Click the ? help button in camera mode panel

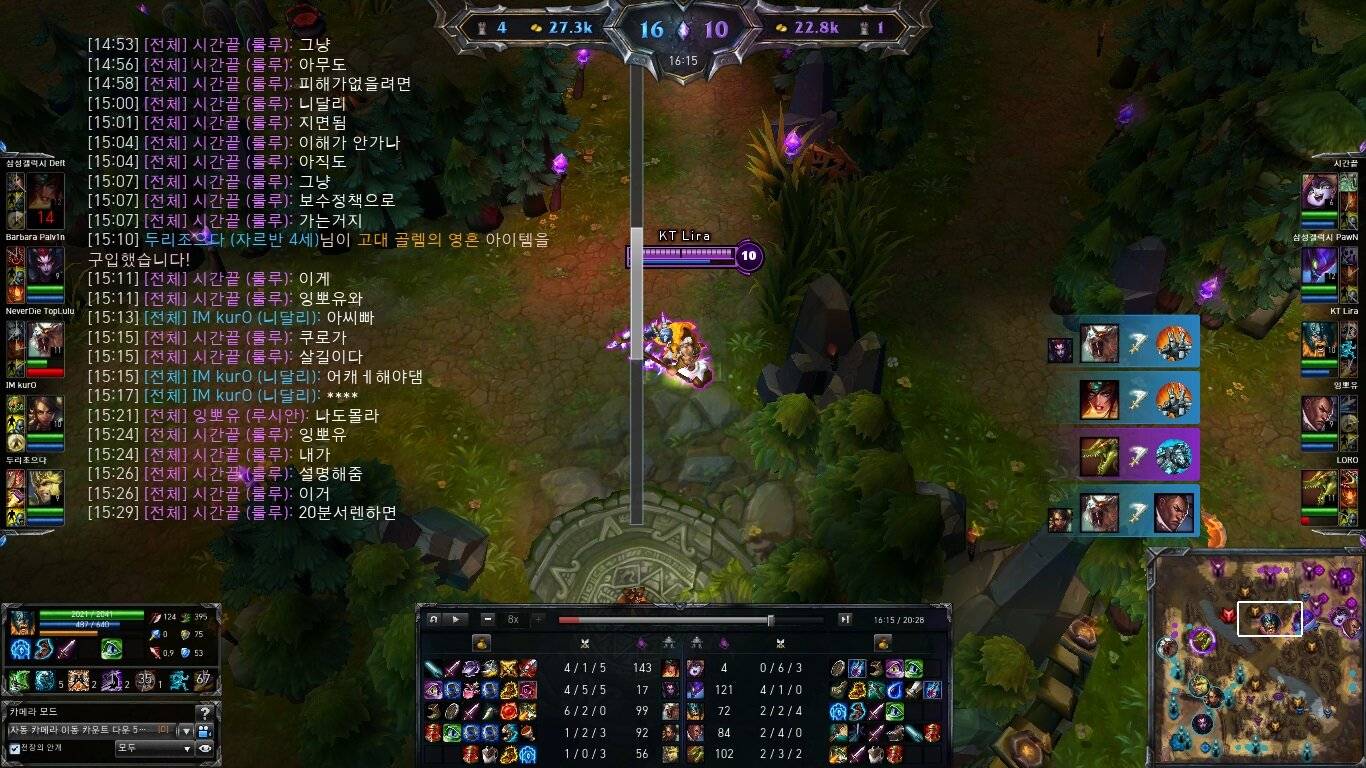pos(206,713)
